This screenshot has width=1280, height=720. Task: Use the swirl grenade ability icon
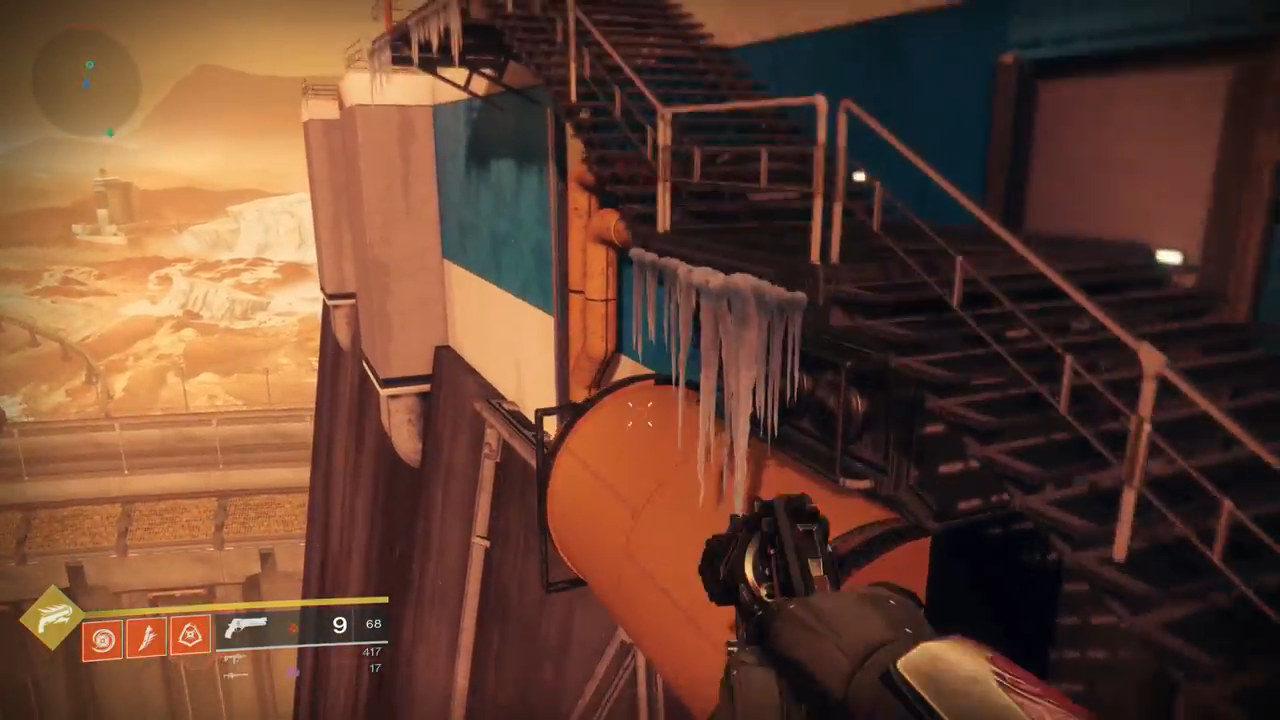pyautogui.click(x=102, y=637)
